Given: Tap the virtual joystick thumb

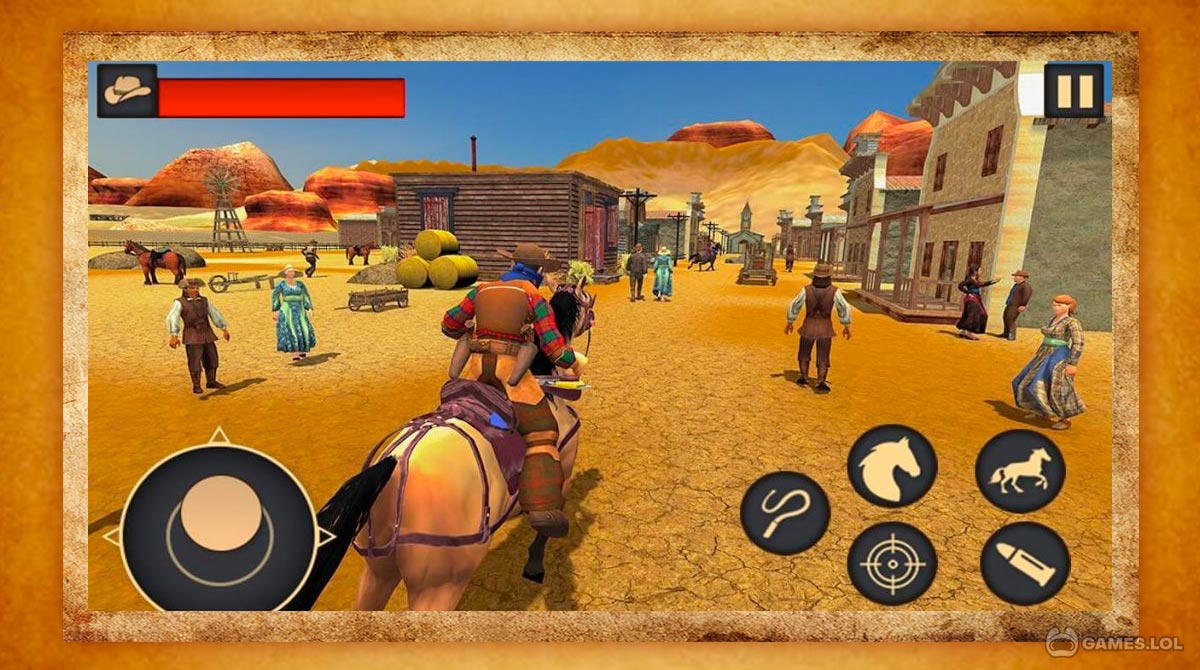Looking at the screenshot, I should point(221,513).
